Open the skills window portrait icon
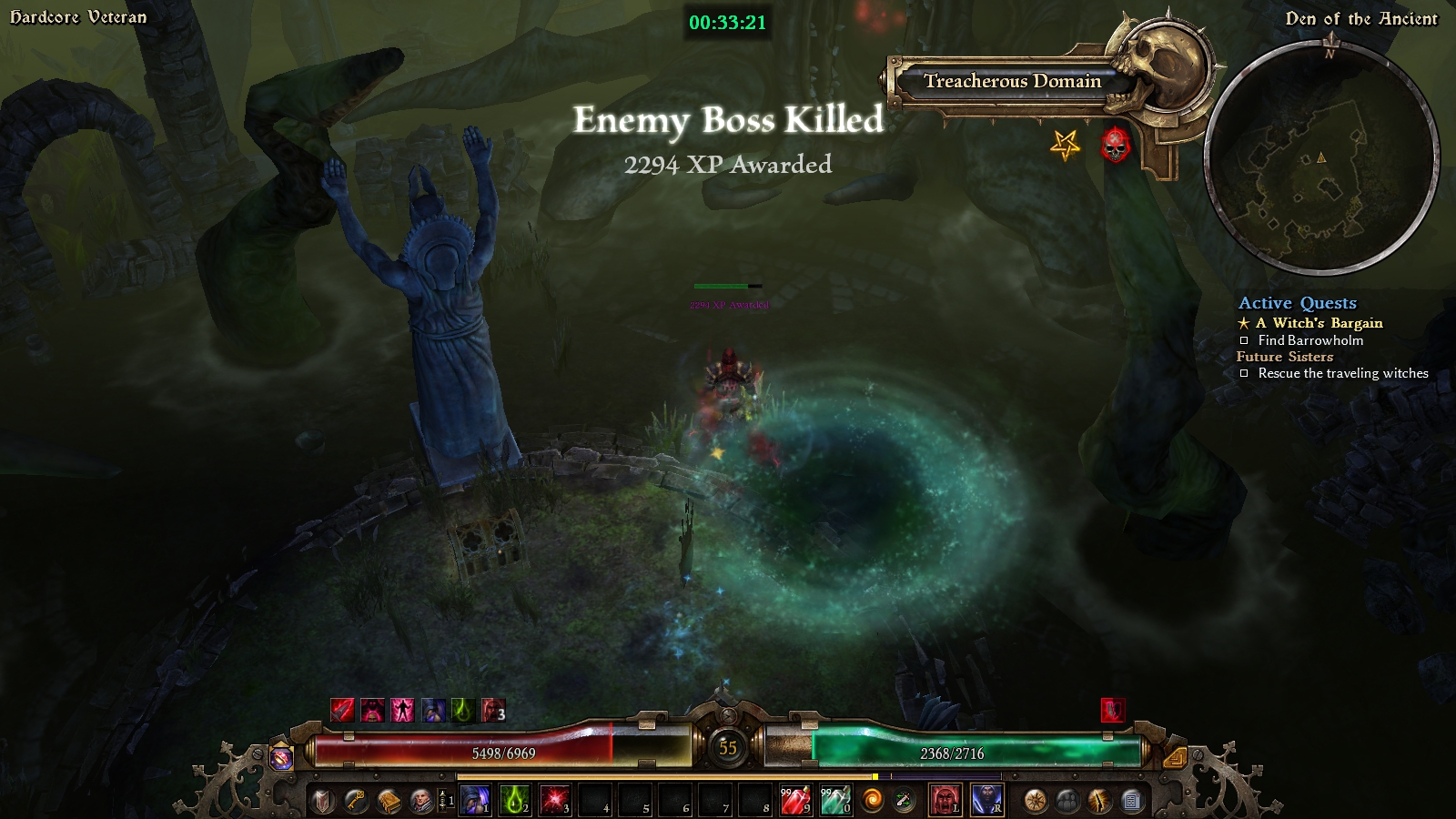 point(420,801)
